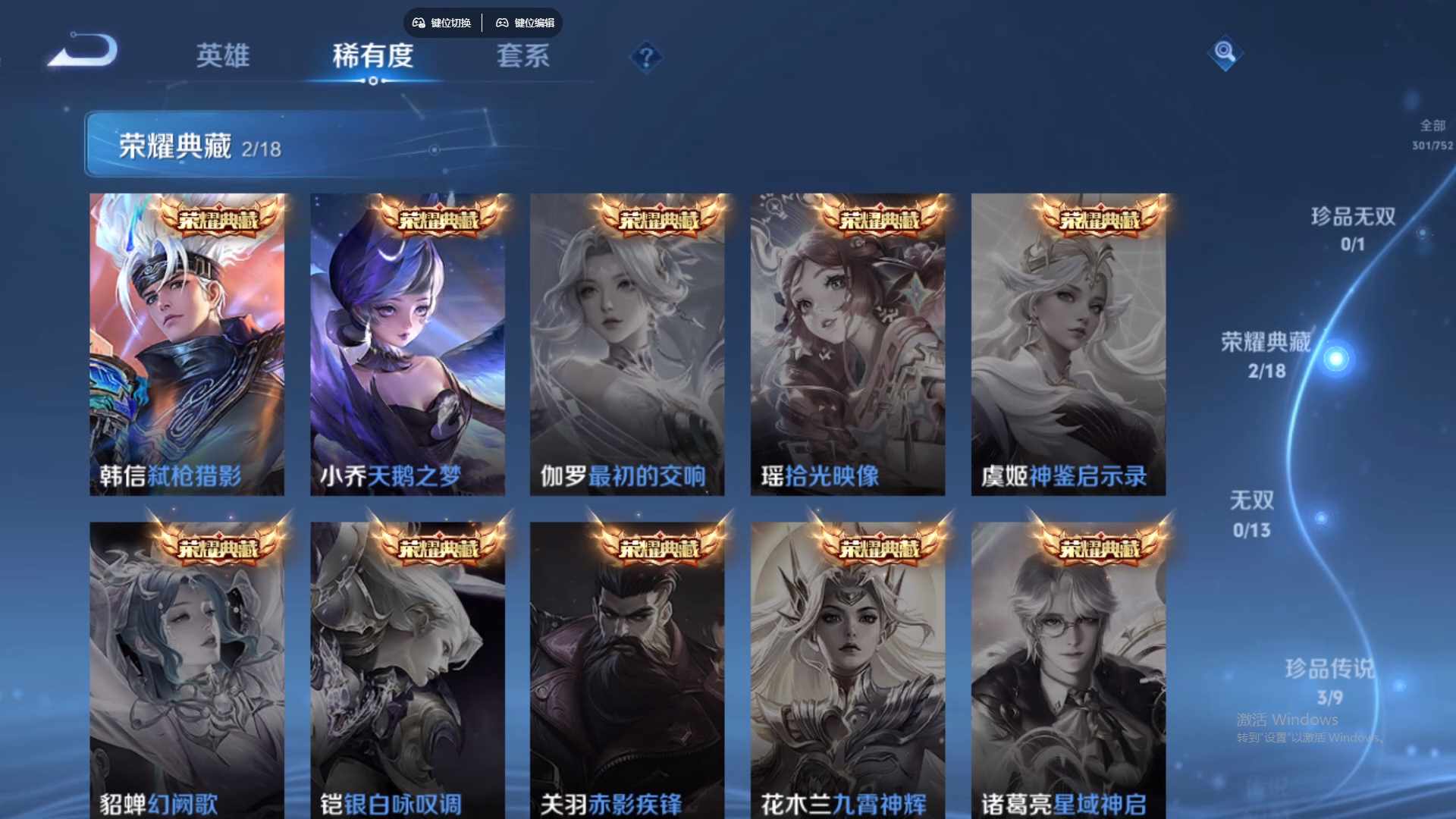Viewport: 1456px width, 819px height.
Task: Click the 荣耀典藏 banner on 小乔 skin
Action: pos(438,221)
